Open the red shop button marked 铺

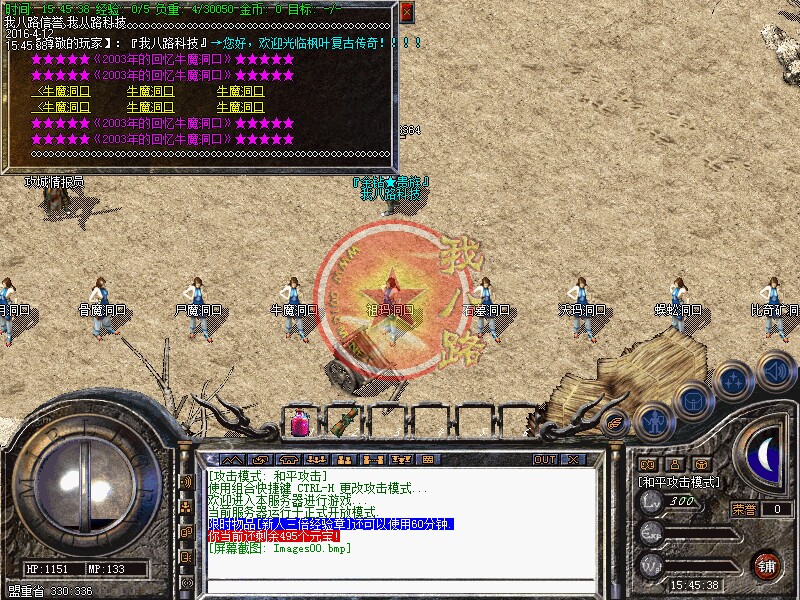(x=766, y=565)
